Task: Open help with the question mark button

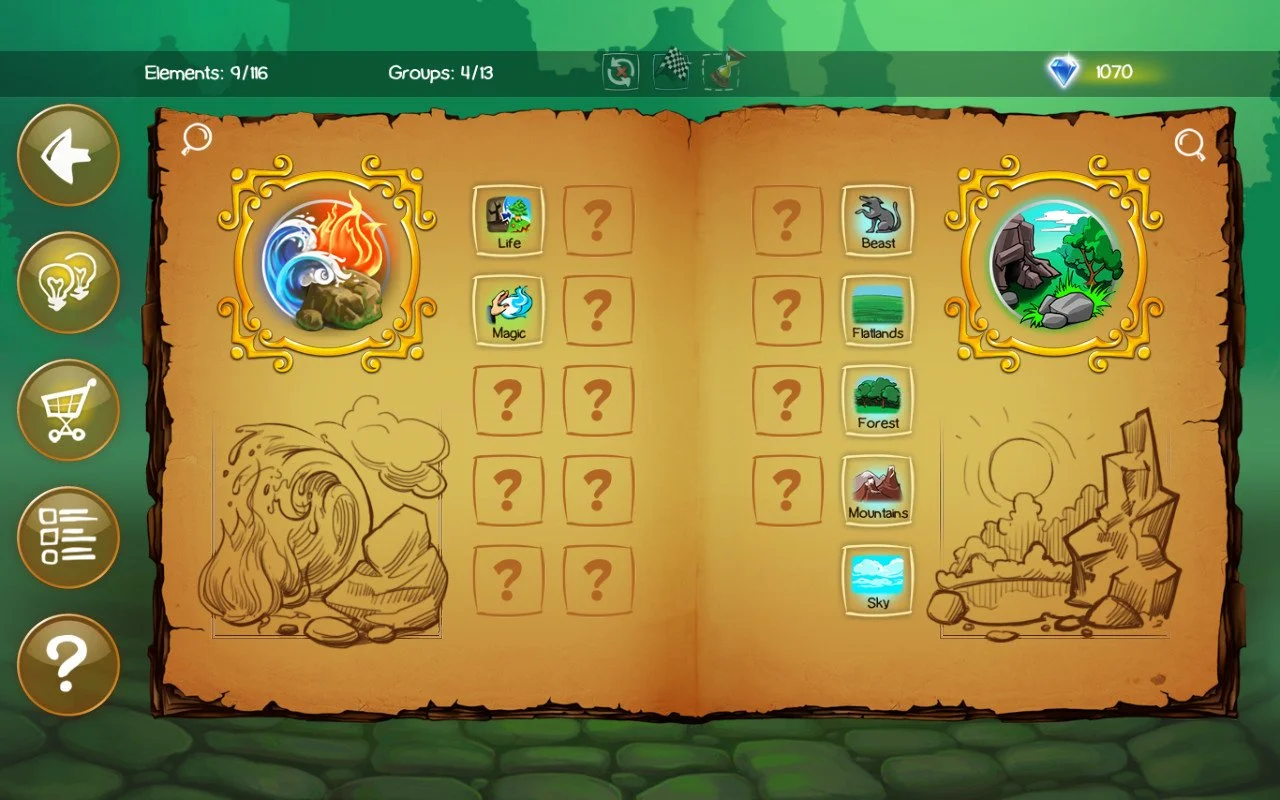Action: click(66, 665)
